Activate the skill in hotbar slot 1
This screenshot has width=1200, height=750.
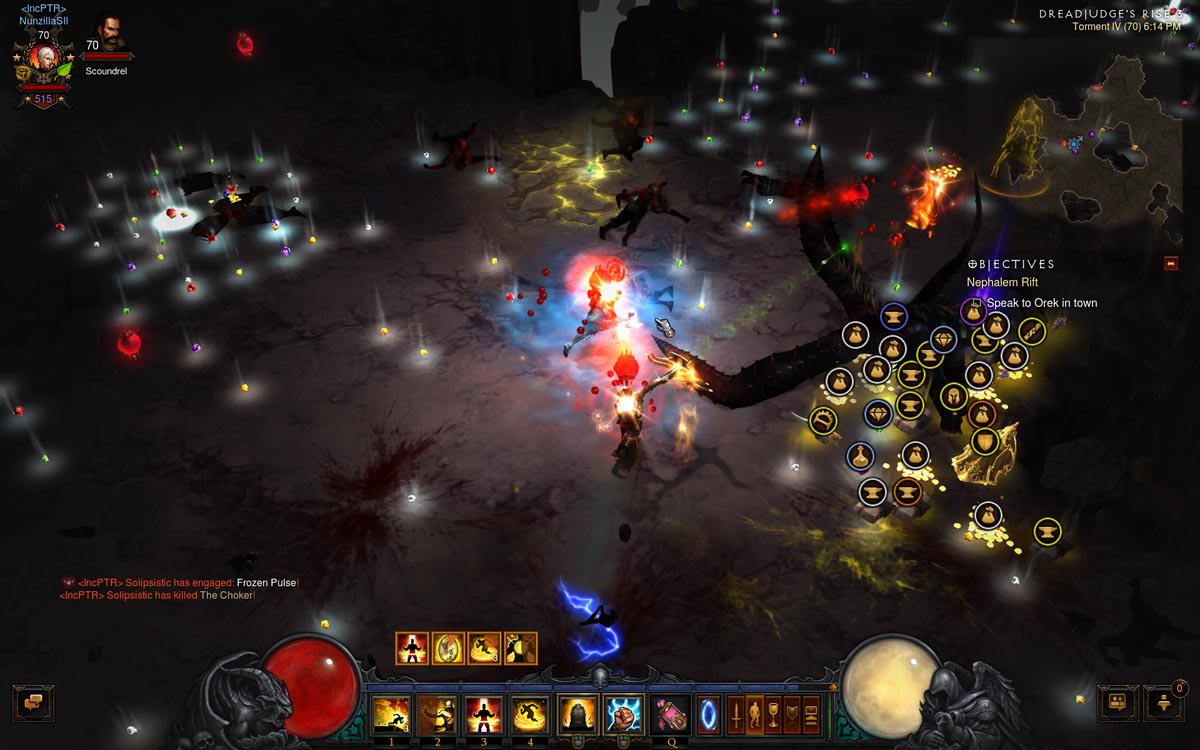click(390, 714)
